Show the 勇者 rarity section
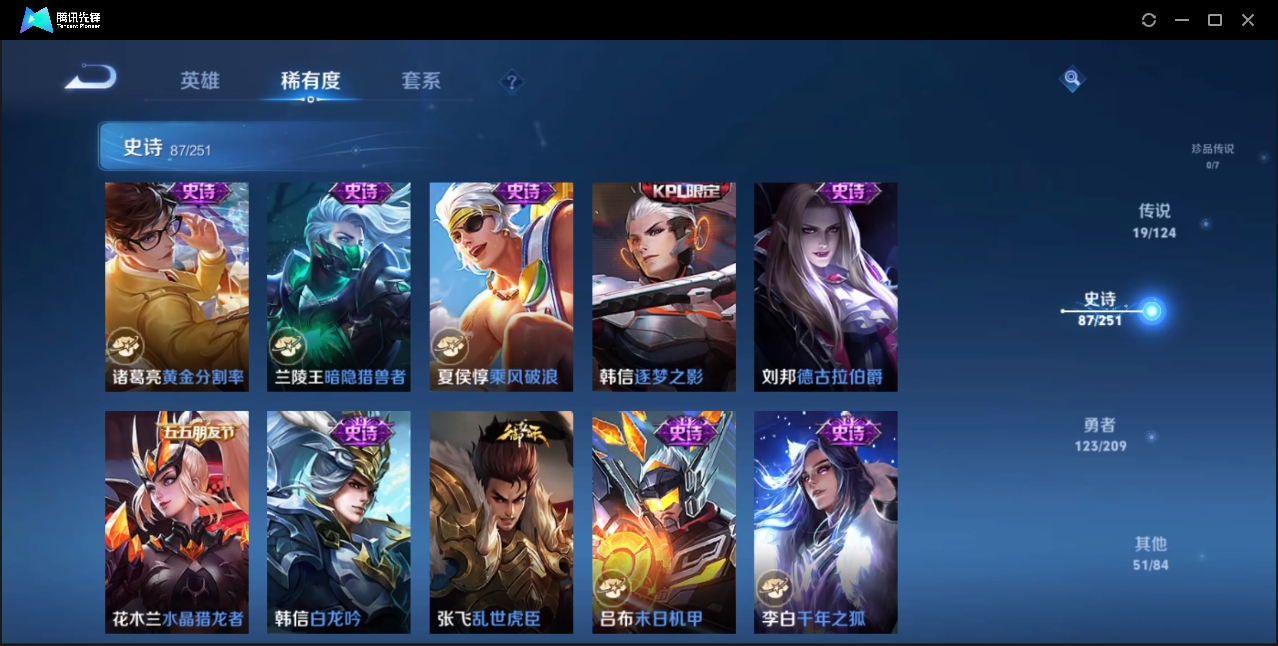Image resolution: width=1278 pixels, height=646 pixels. [1100, 434]
